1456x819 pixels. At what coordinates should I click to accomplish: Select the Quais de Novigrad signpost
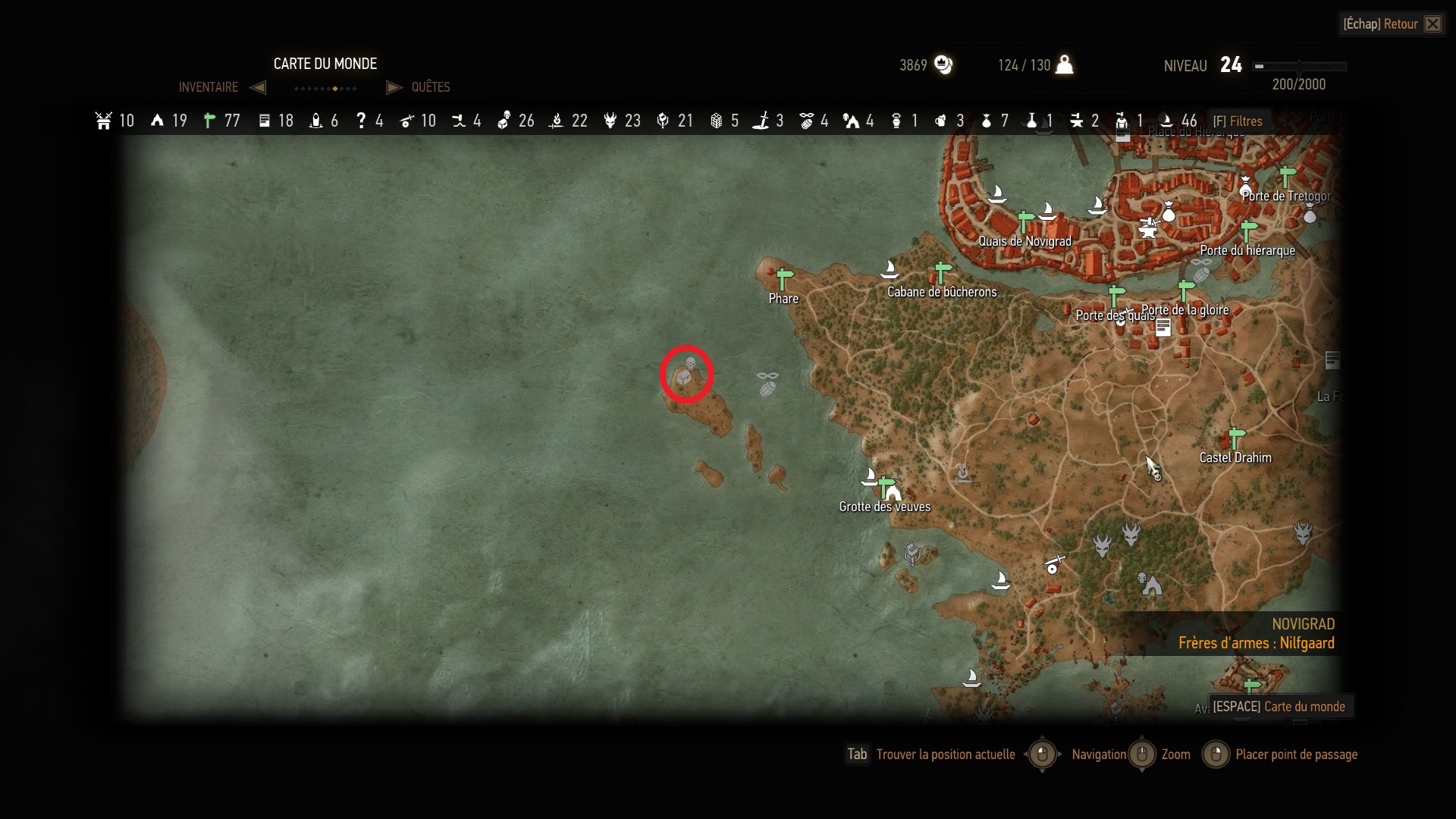(1025, 223)
